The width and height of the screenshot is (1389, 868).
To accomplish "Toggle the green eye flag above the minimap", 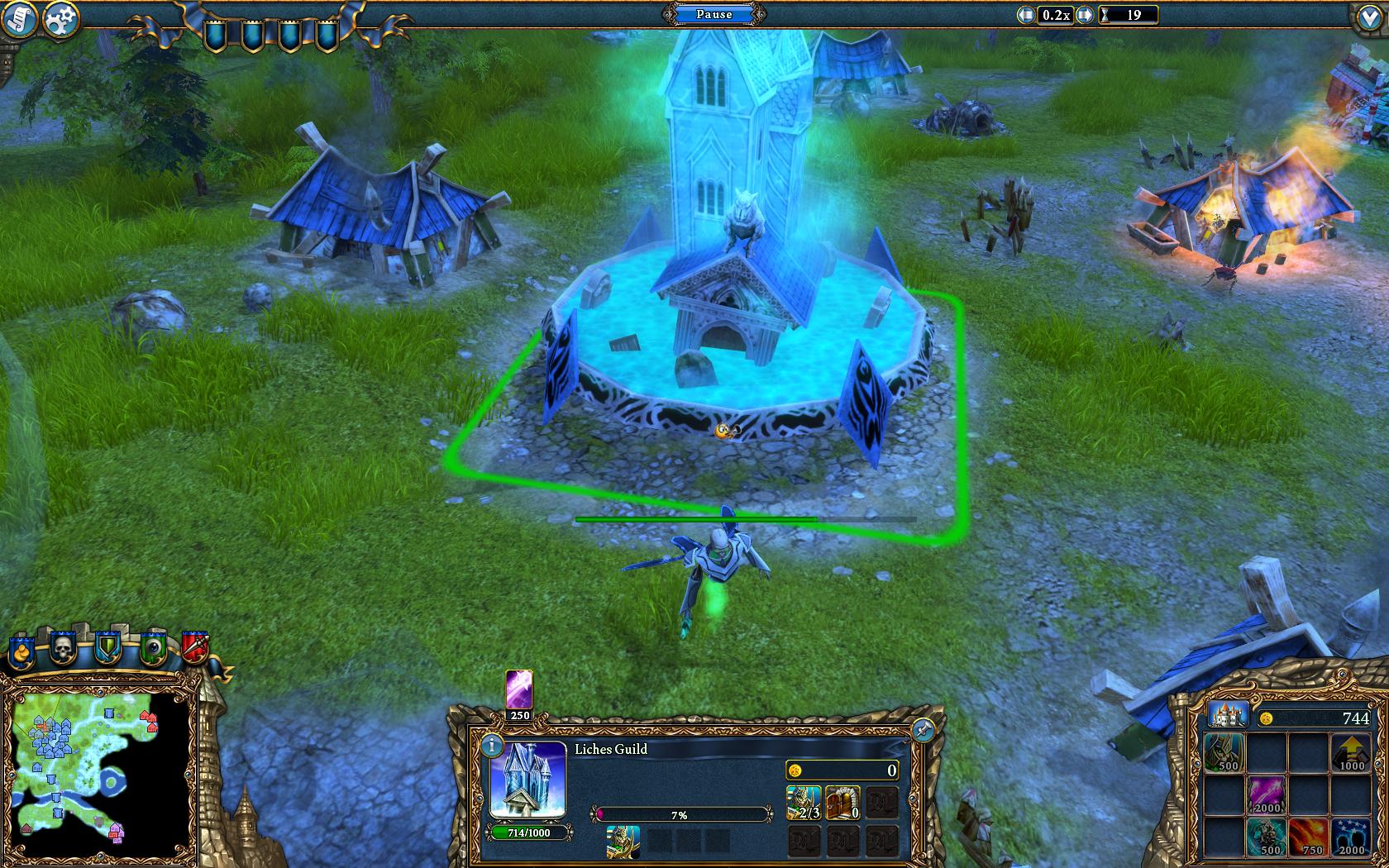I will coord(153,647).
